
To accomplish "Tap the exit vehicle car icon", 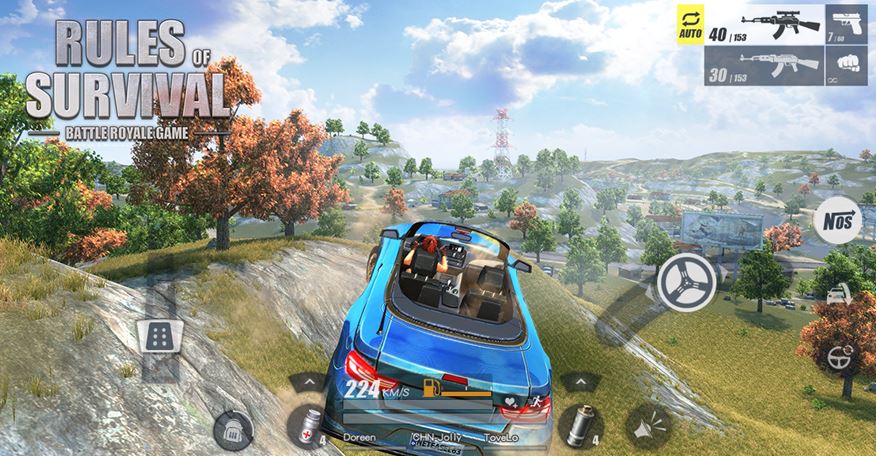I will click(840, 295).
